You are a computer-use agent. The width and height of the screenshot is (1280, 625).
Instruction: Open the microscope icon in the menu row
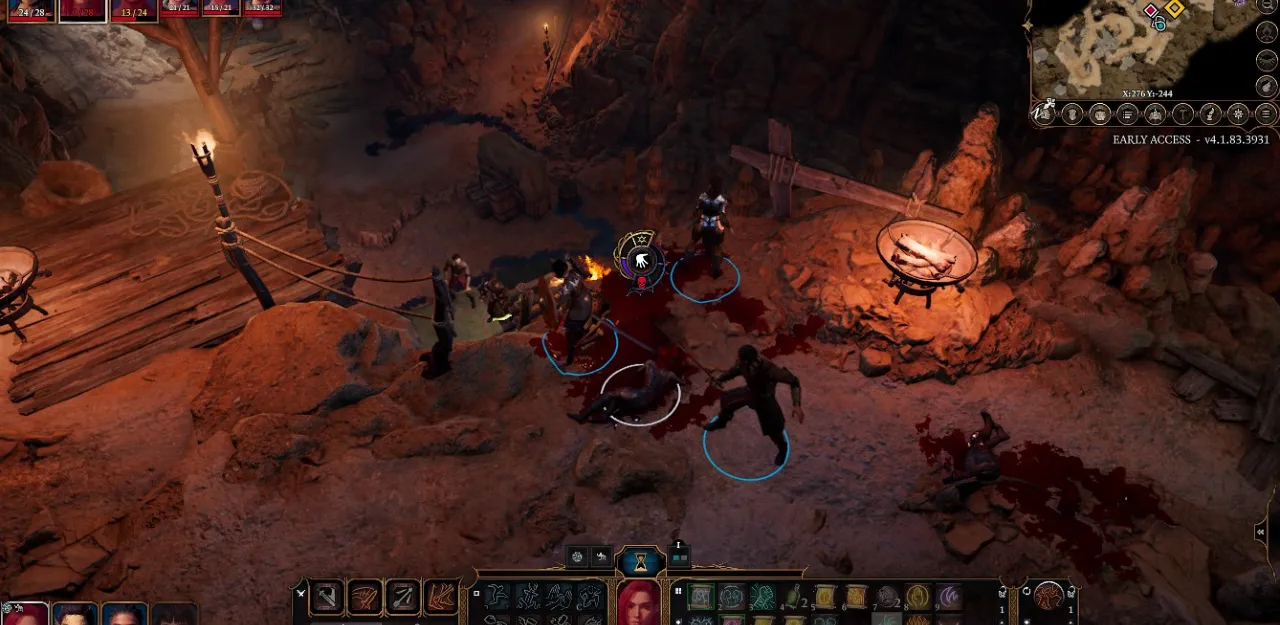click(1210, 114)
